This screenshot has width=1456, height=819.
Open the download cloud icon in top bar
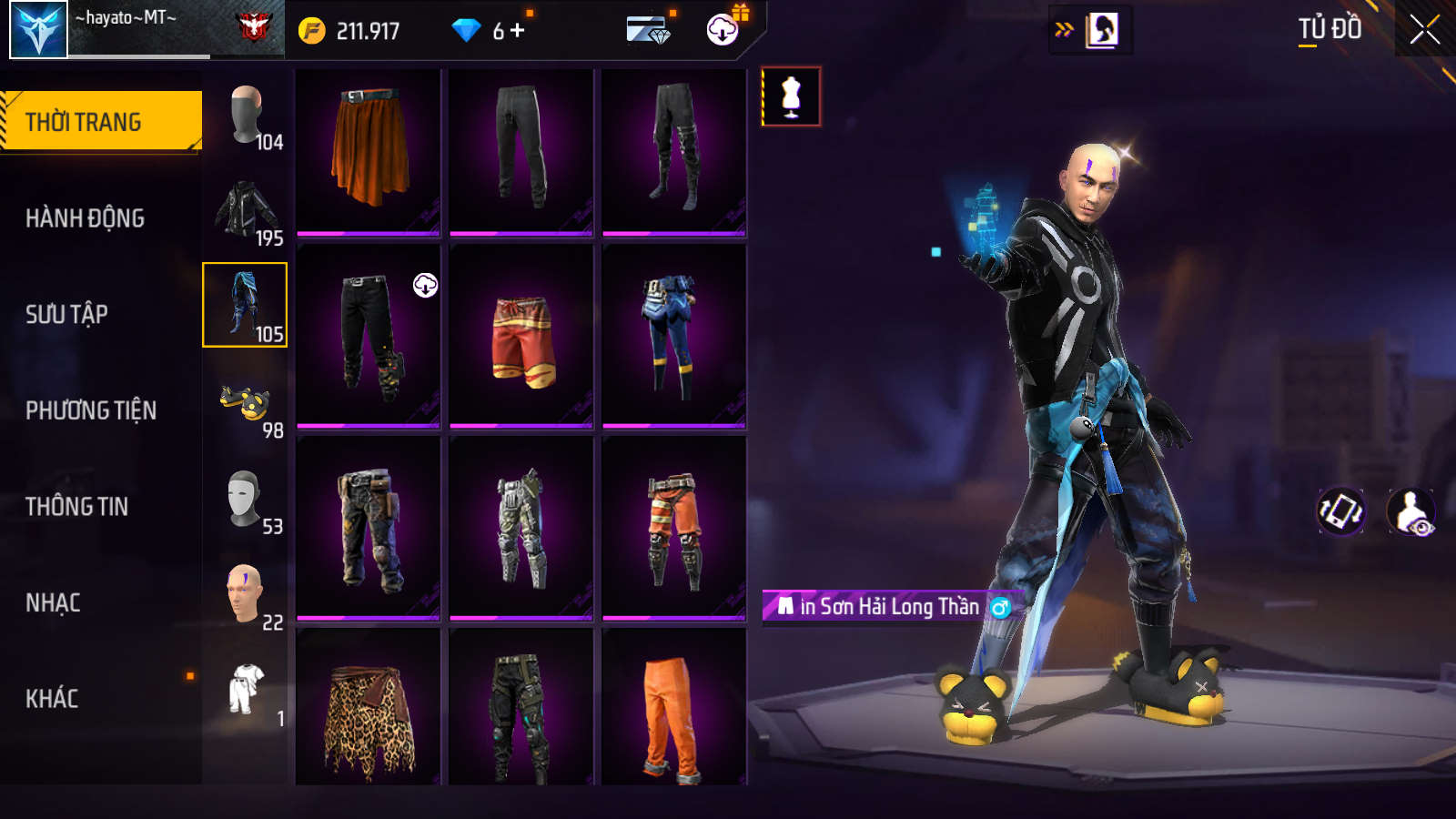tap(723, 30)
